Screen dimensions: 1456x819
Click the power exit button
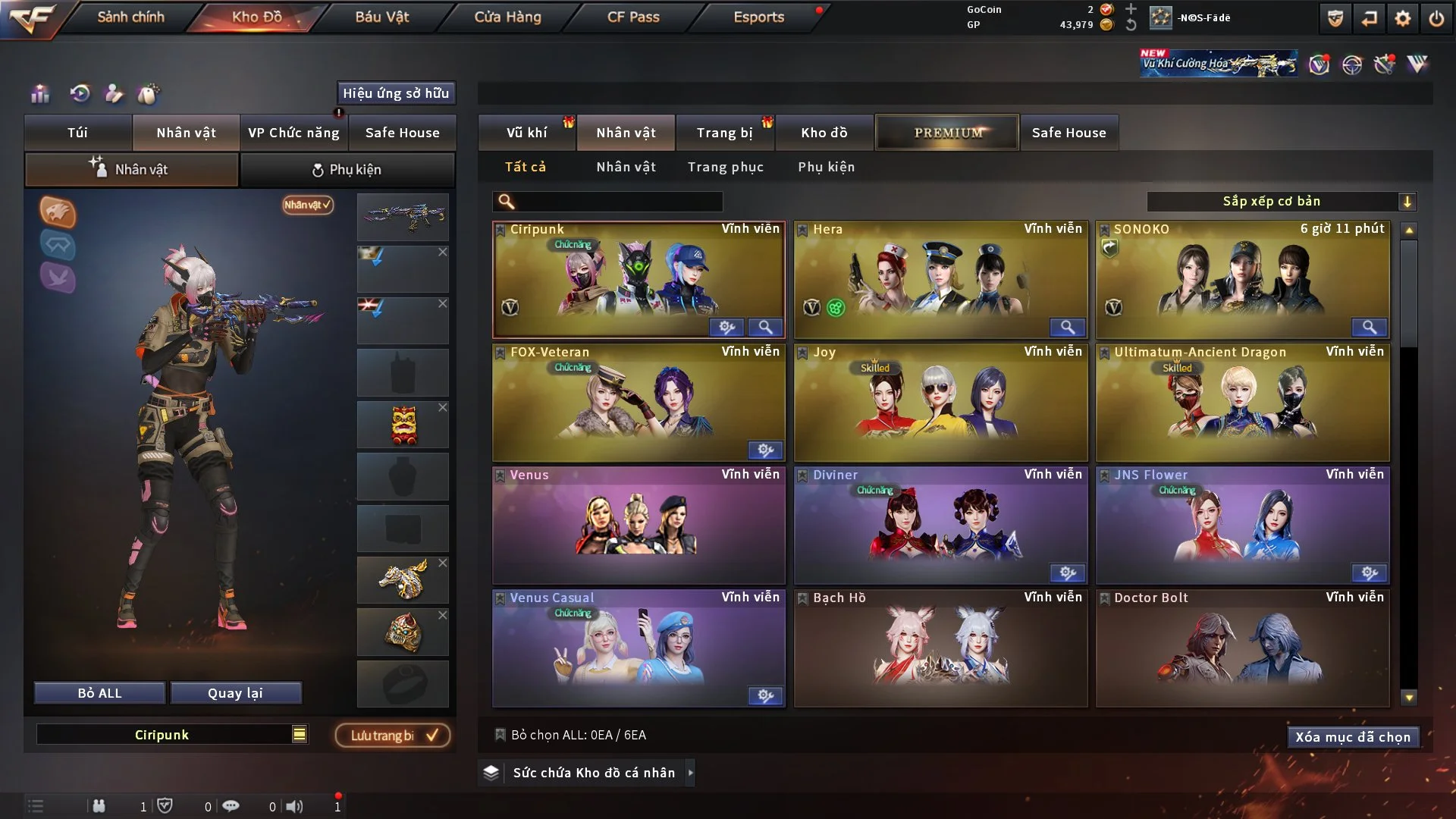[x=1436, y=18]
